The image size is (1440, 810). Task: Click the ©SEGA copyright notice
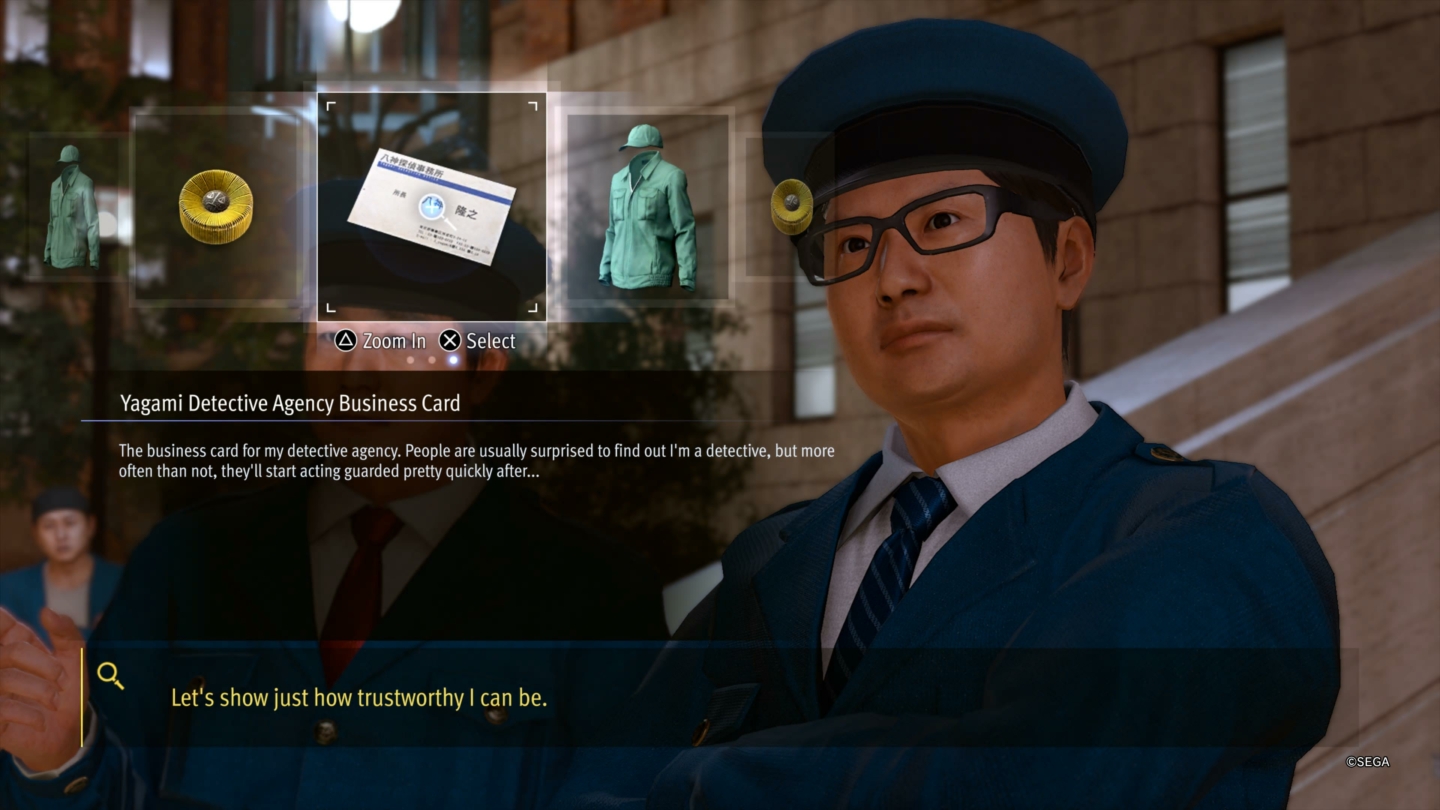point(1366,762)
